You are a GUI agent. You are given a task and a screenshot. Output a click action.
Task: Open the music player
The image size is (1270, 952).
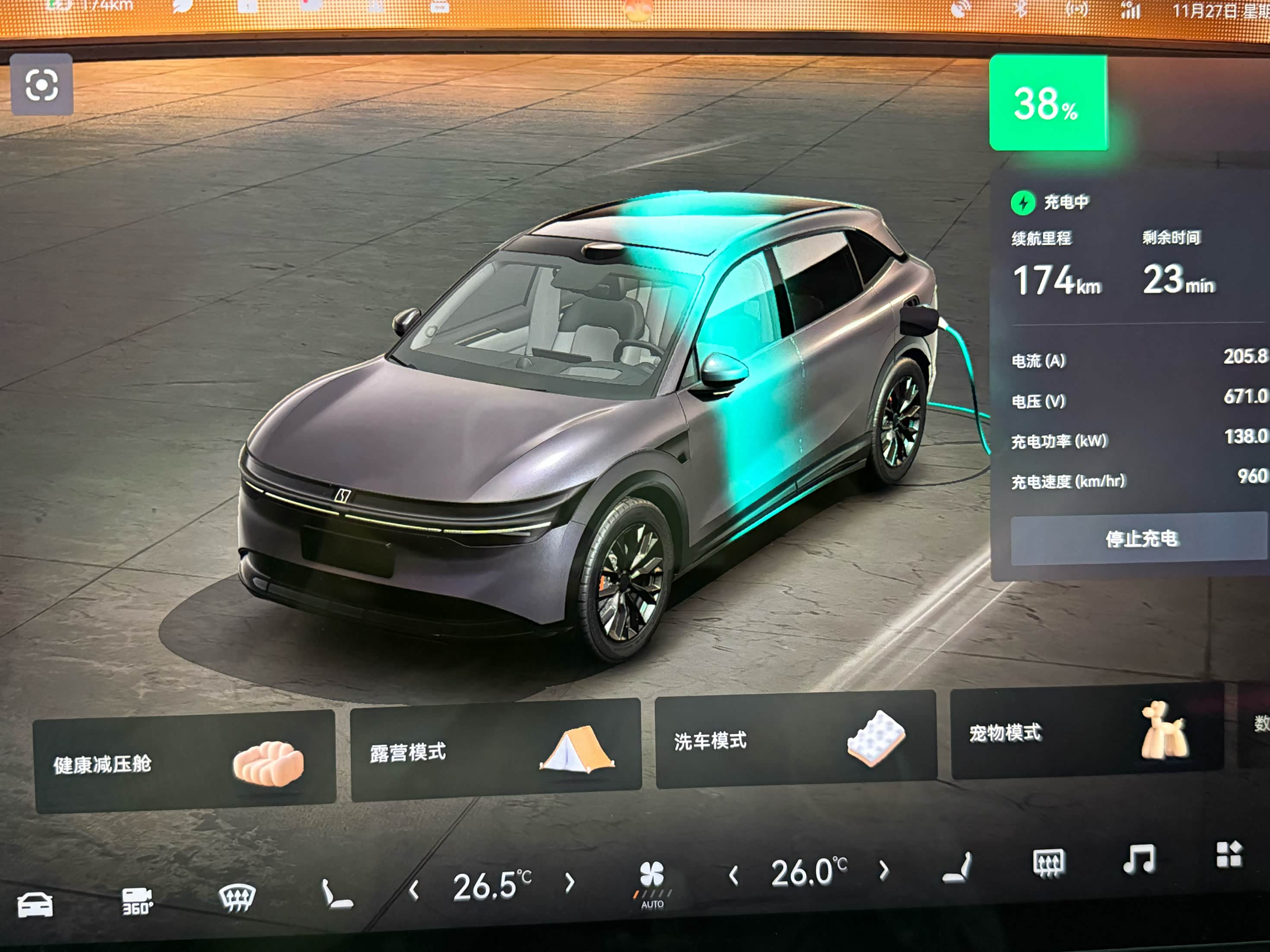click(1139, 859)
